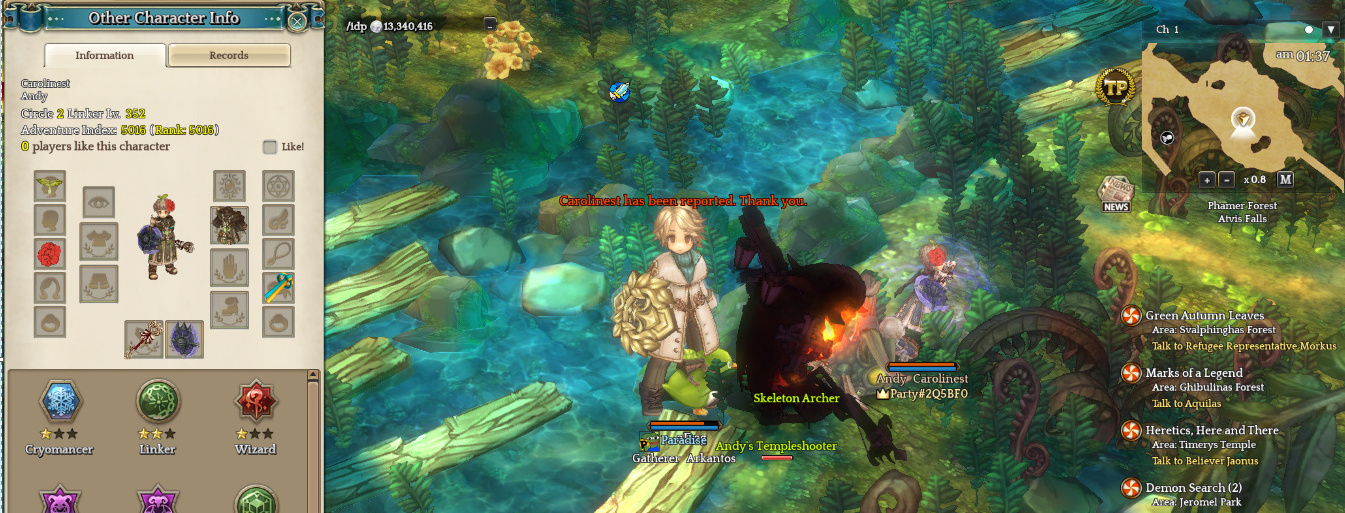
Task: Inspect the dark blue shield slot
Action: (x=185, y=339)
